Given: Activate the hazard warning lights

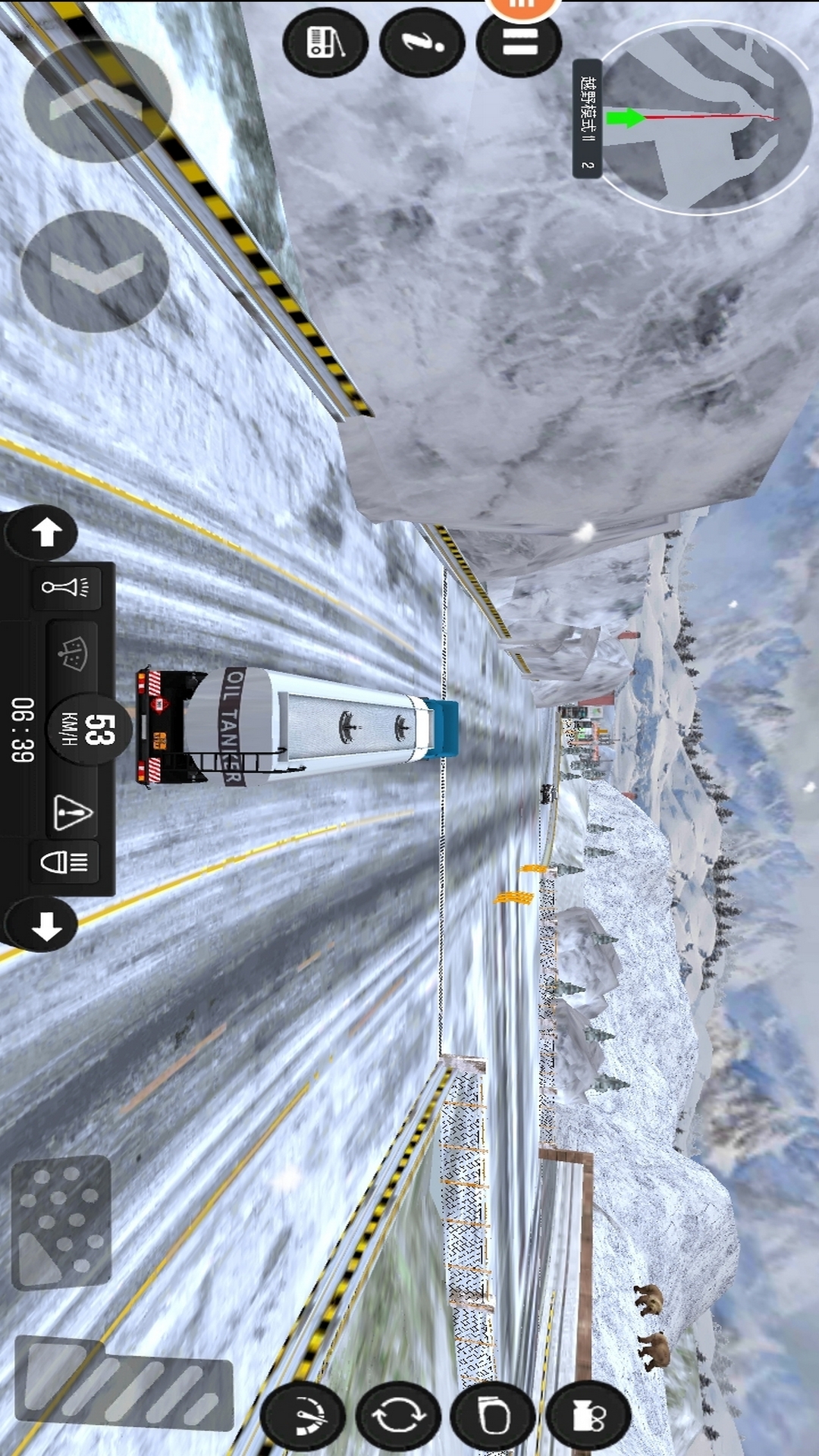Looking at the screenshot, I should coord(73,813).
